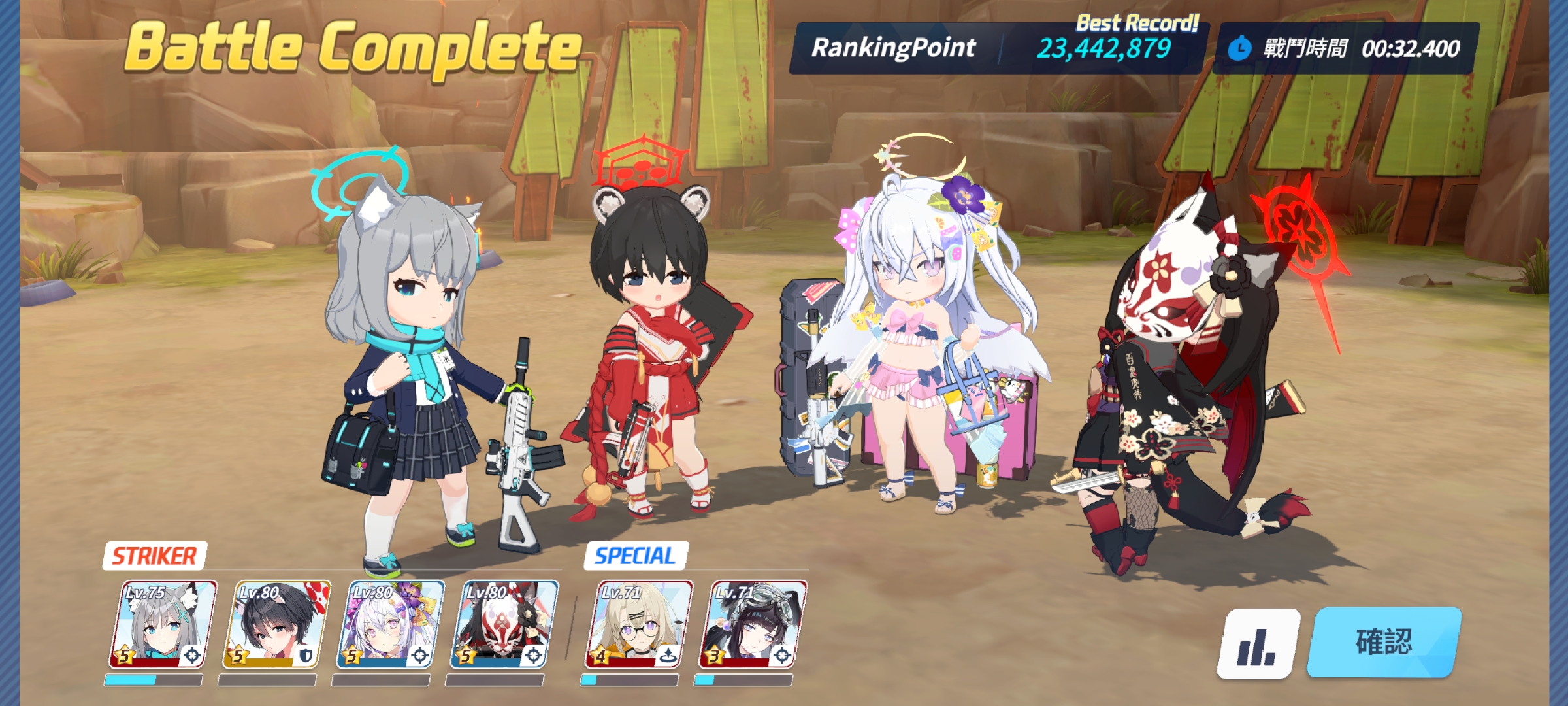Select the Lv.80 black-haired striker portrait

coord(276,624)
